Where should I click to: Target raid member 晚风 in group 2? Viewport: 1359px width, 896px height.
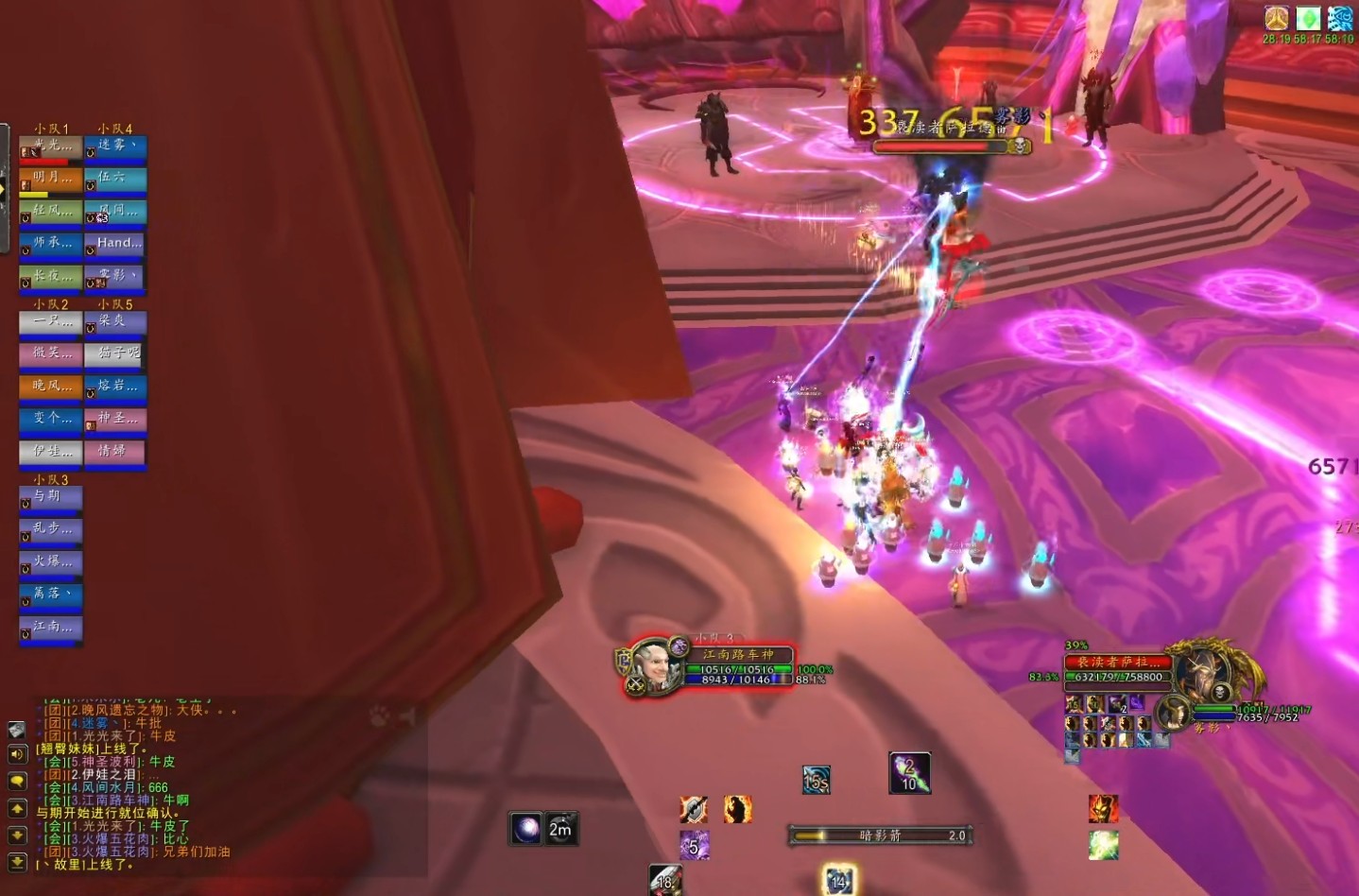(50, 388)
